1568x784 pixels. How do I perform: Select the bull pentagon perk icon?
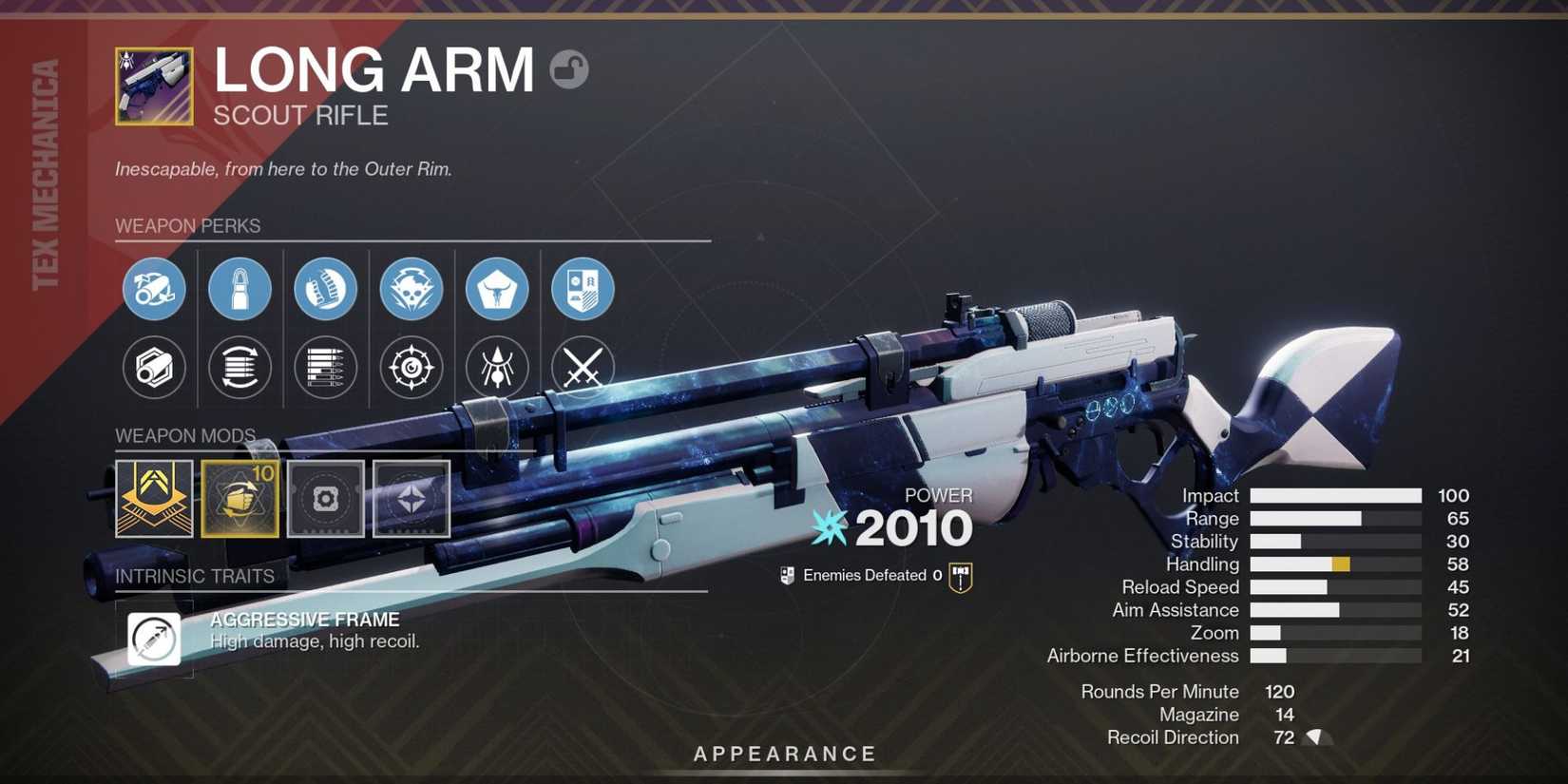[x=495, y=290]
